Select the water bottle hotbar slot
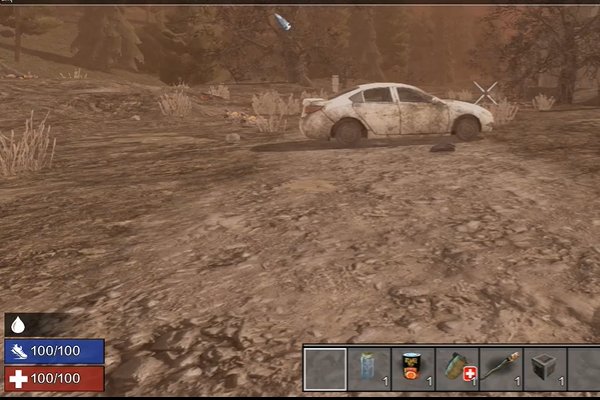Screen dimensions: 600x400 click(x=369, y=368)
